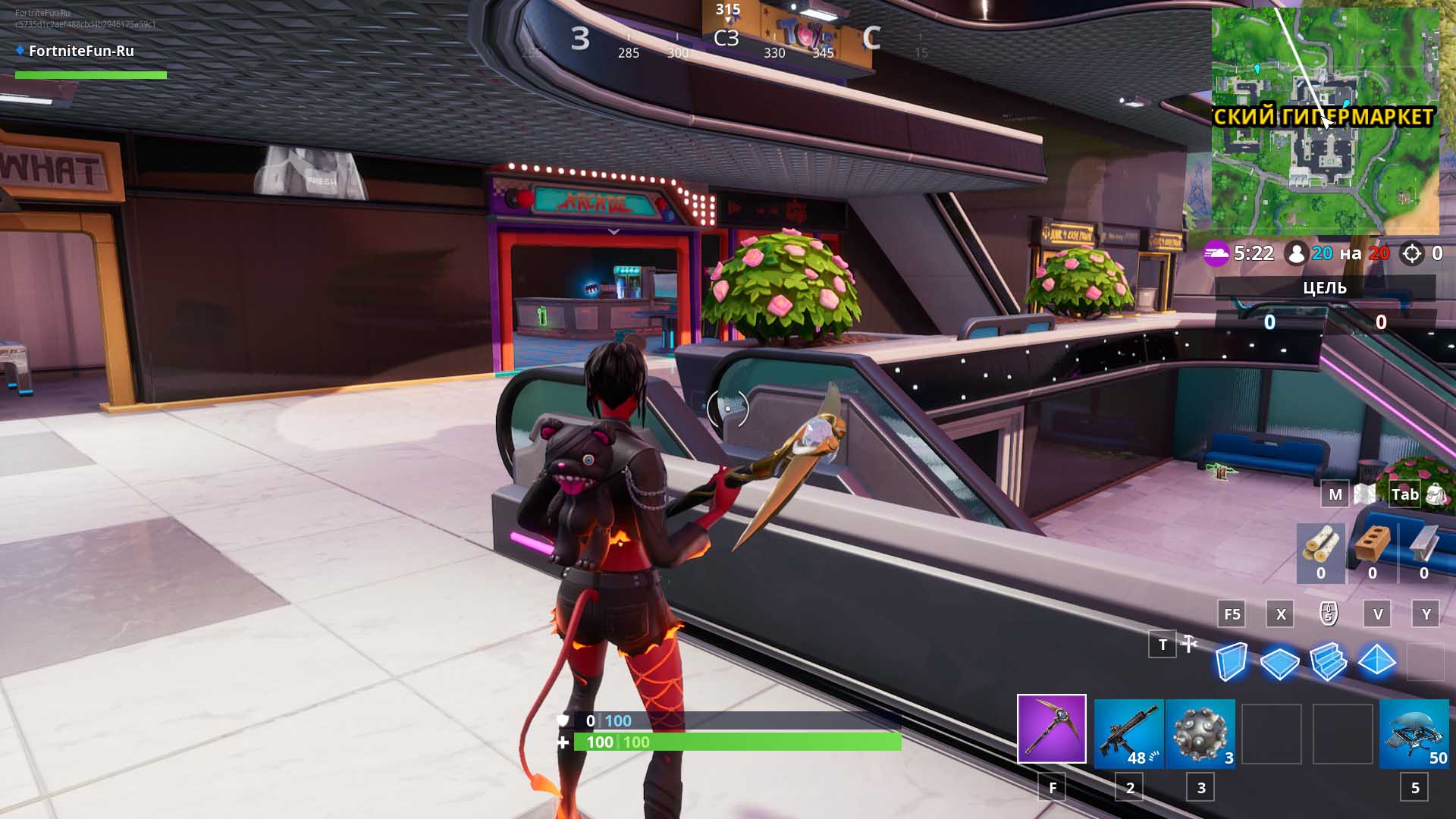1456x819 pixels.
Task: Open the backpack inventory icon
Action: coord(1436,494)
